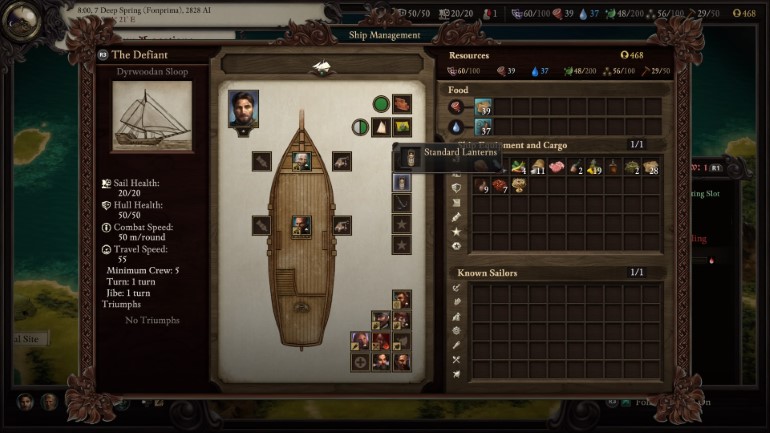Choose the cargo item with quantity 11
The height and width of the screenshot is (433, 770).
538,167
